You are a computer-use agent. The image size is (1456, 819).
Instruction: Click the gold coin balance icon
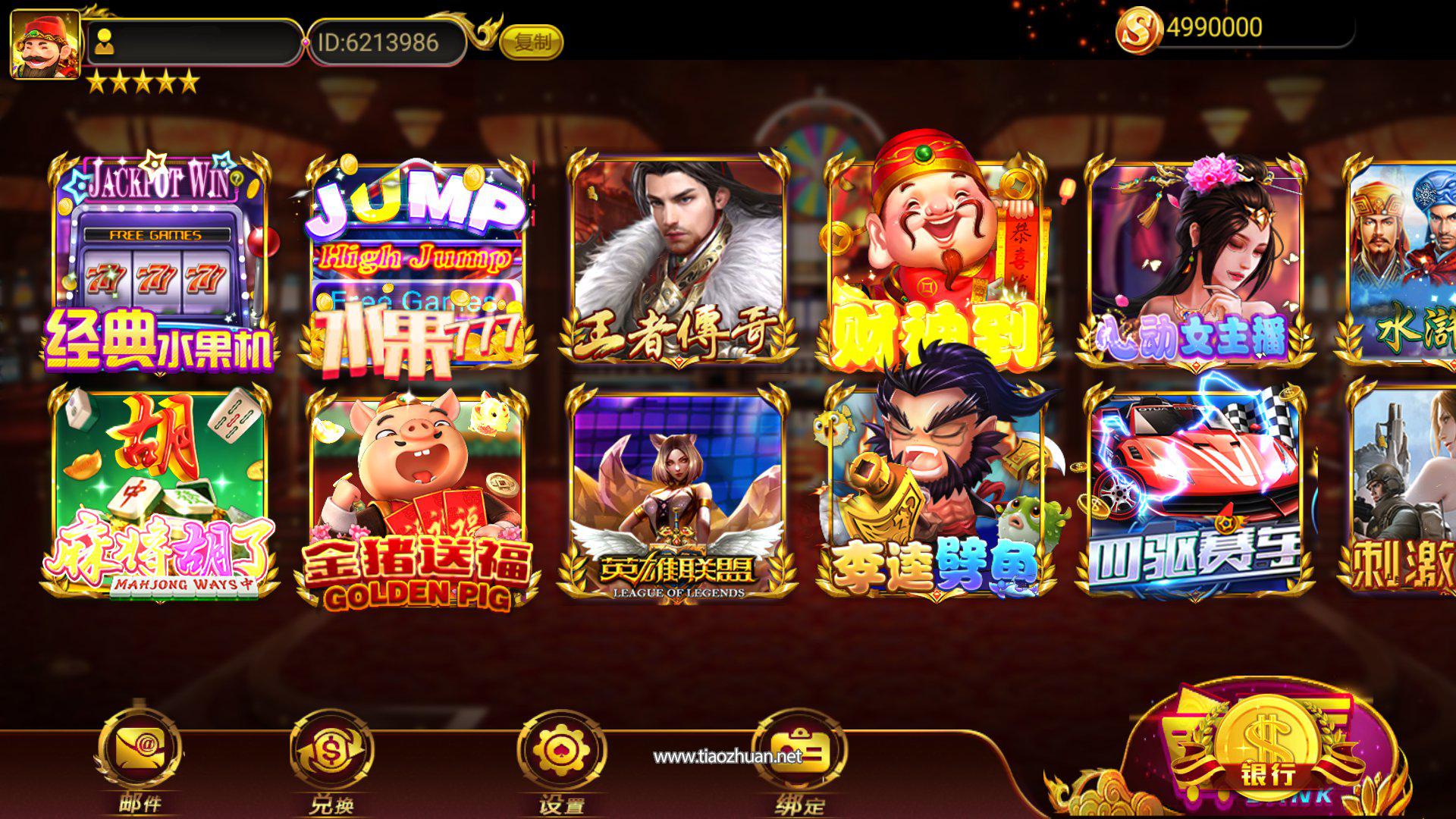click(1138, 30)
